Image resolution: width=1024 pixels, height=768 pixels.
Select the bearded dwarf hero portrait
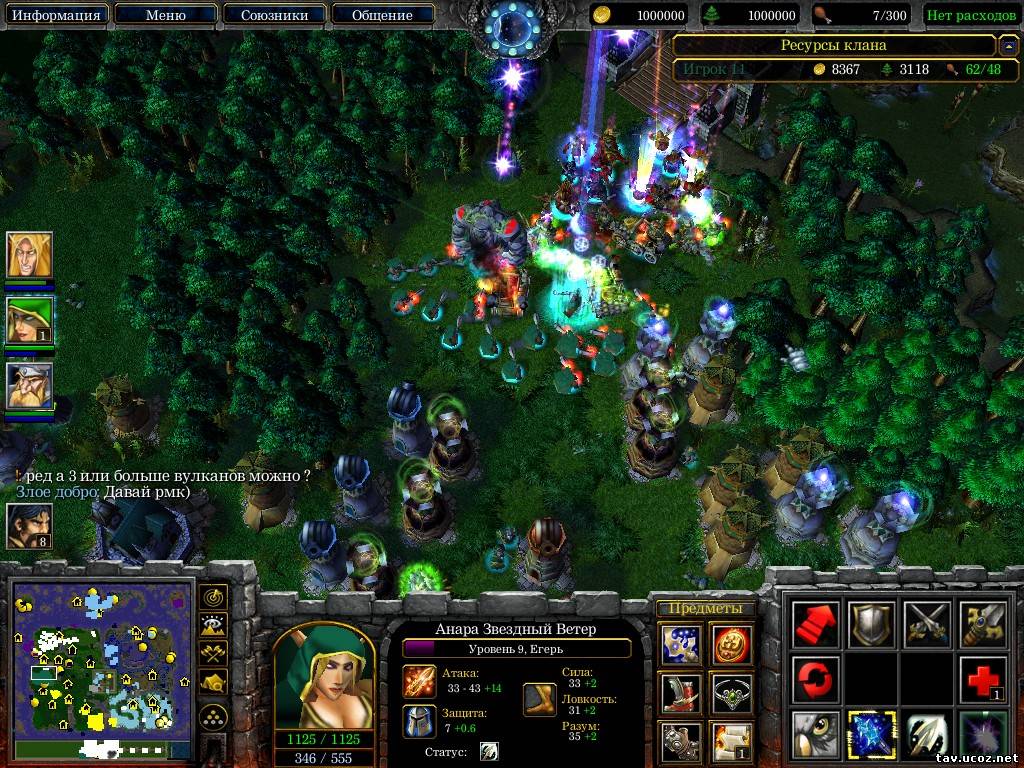29,385
